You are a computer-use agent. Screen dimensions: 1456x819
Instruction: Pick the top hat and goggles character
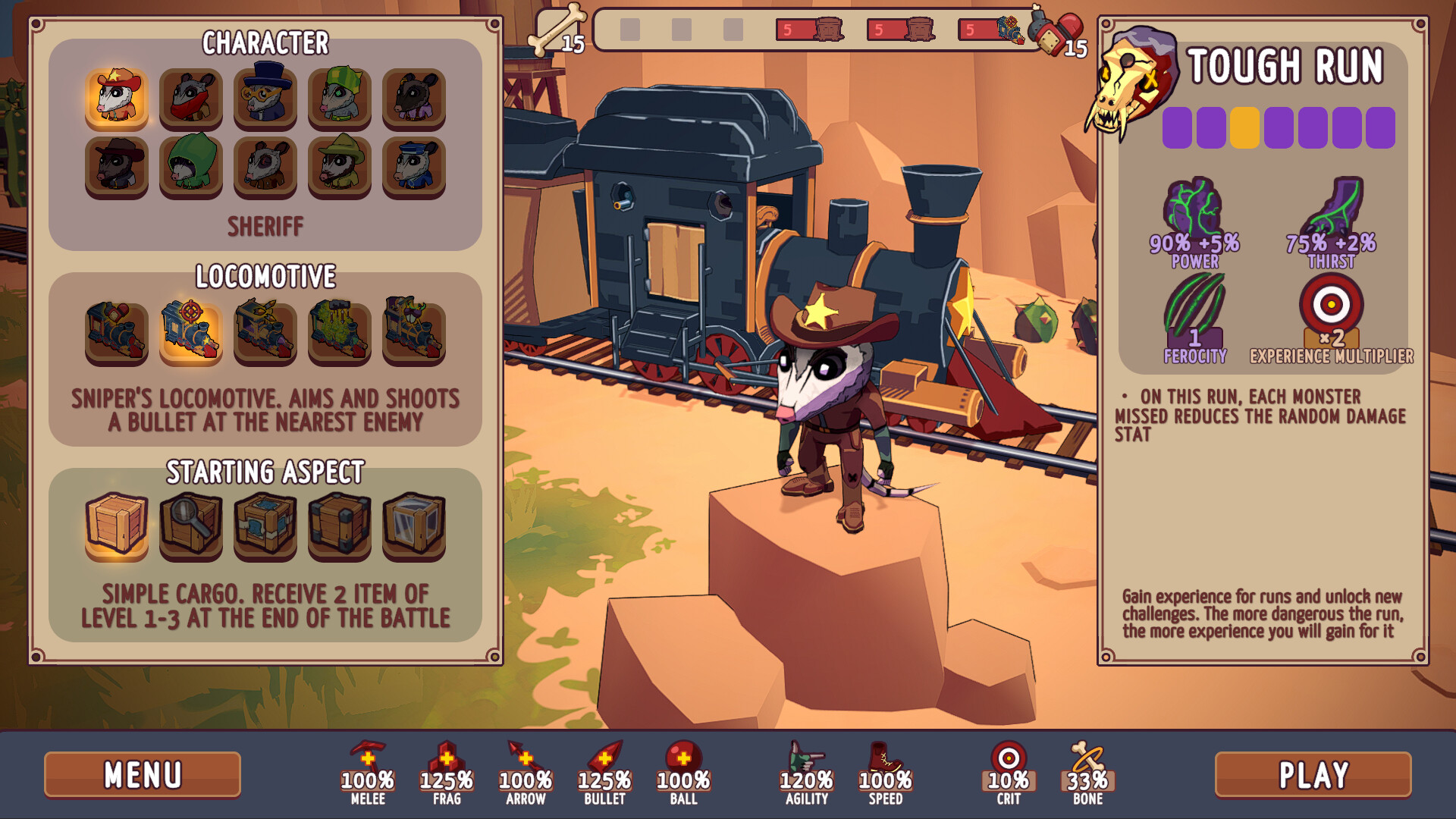[265, 96]
